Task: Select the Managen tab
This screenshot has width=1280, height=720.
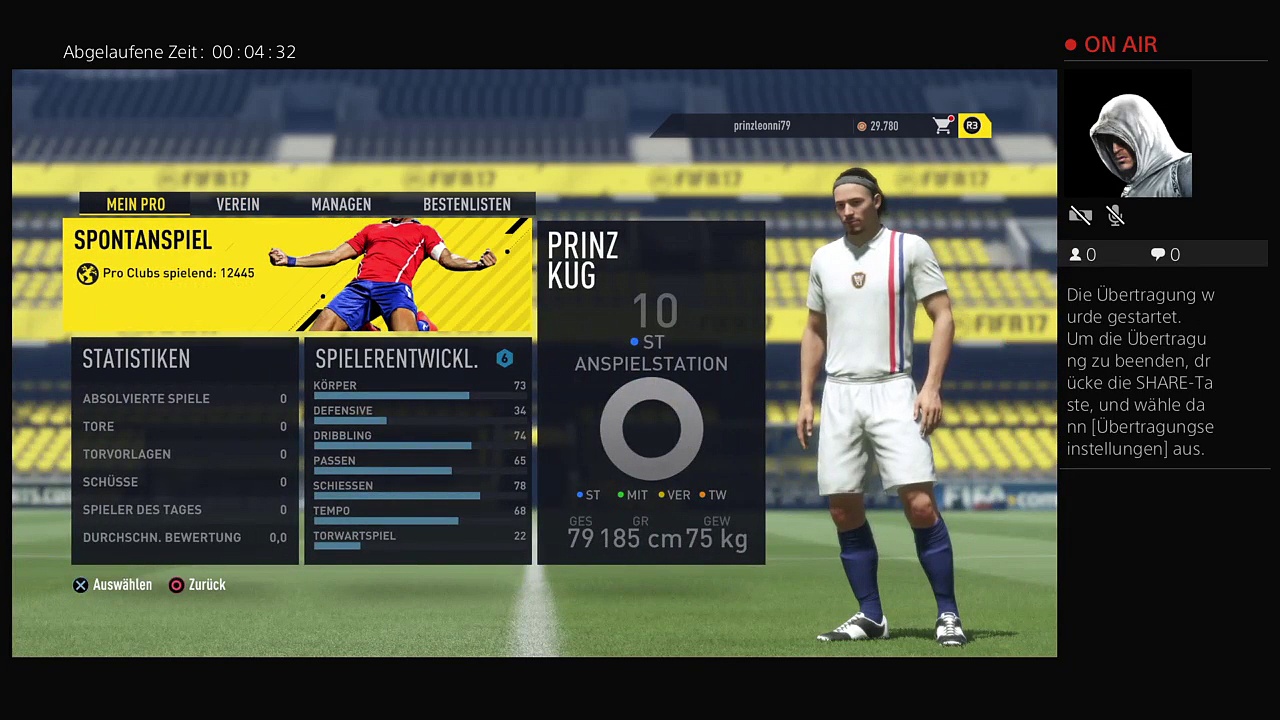Action: click(341, 204)
